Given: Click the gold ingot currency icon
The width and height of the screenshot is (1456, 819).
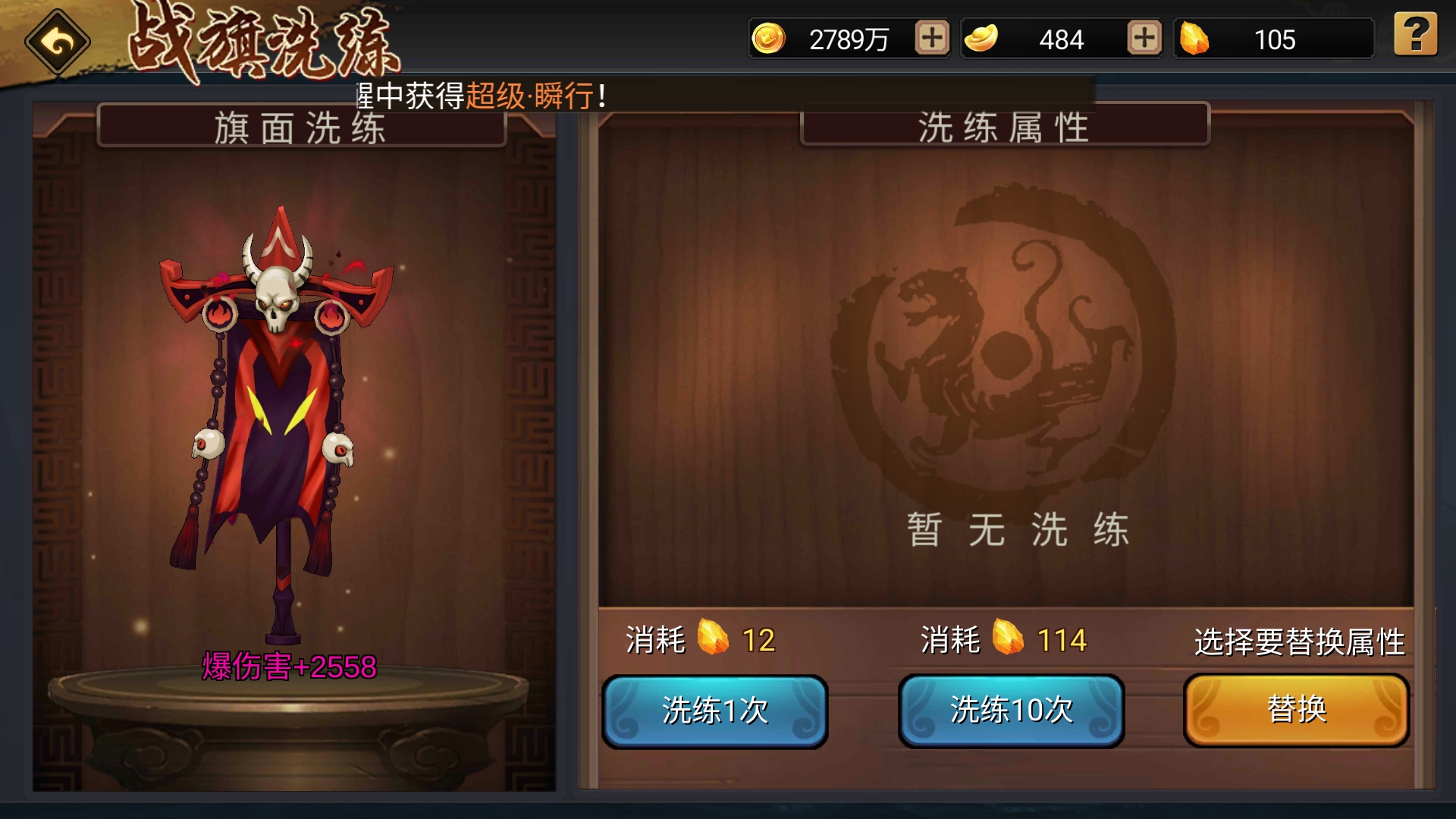Looking at the screenshot, I should 984,39.
